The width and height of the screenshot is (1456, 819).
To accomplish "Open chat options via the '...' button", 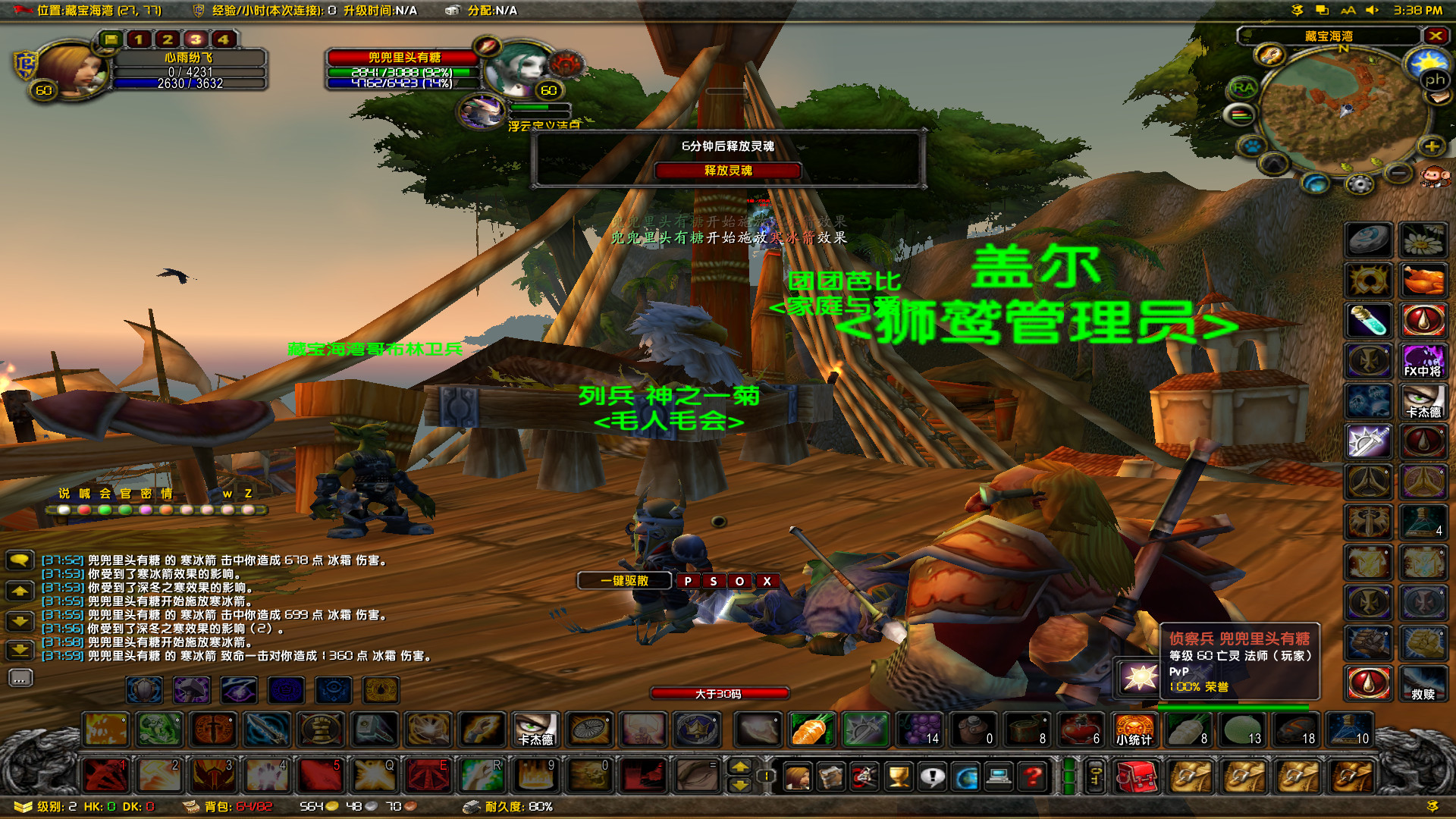I will click(21, 678).
